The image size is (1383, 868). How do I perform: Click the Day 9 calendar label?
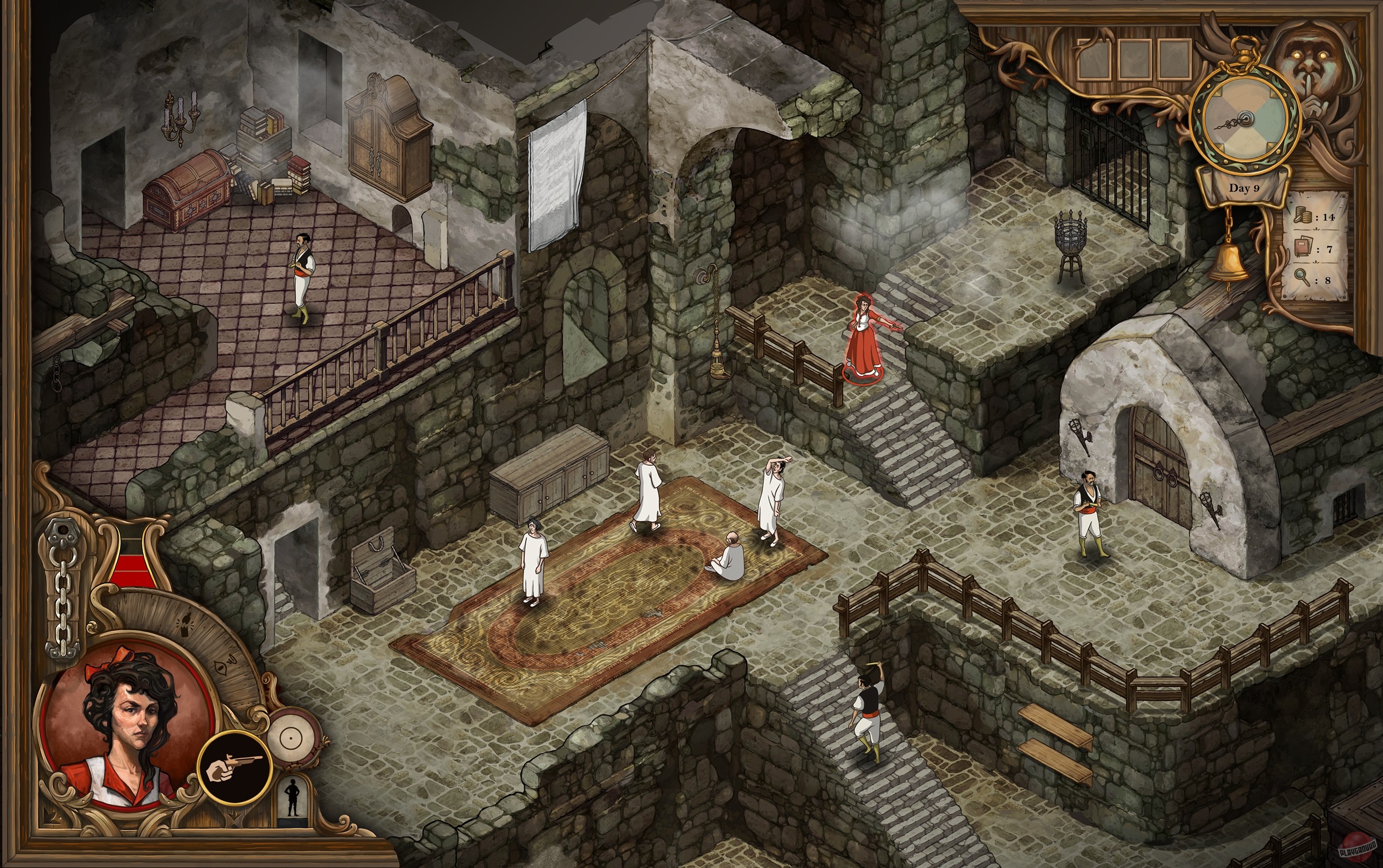pos(1245,188)
